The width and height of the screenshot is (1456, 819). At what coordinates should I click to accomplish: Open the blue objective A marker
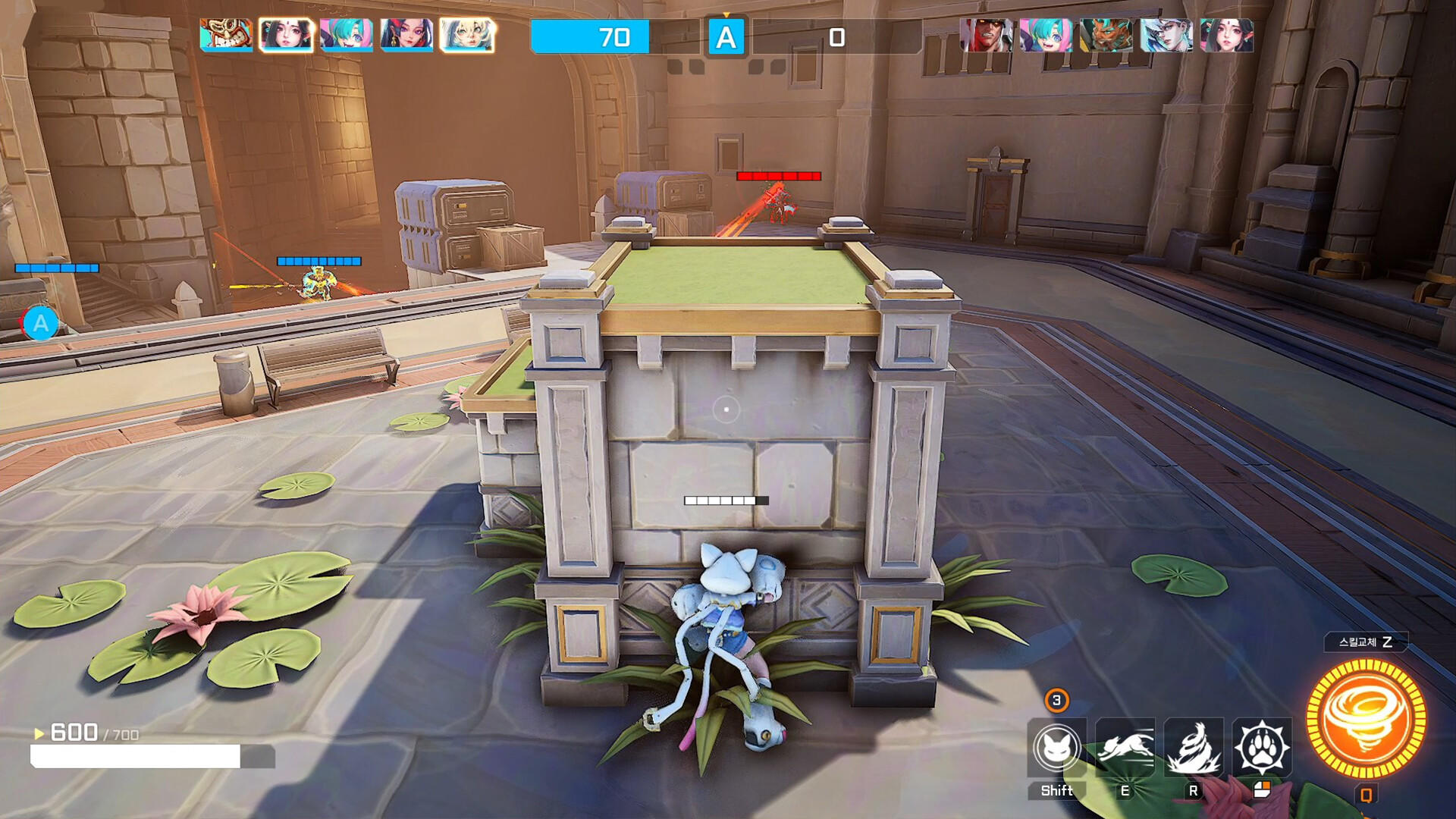point(726,37)
